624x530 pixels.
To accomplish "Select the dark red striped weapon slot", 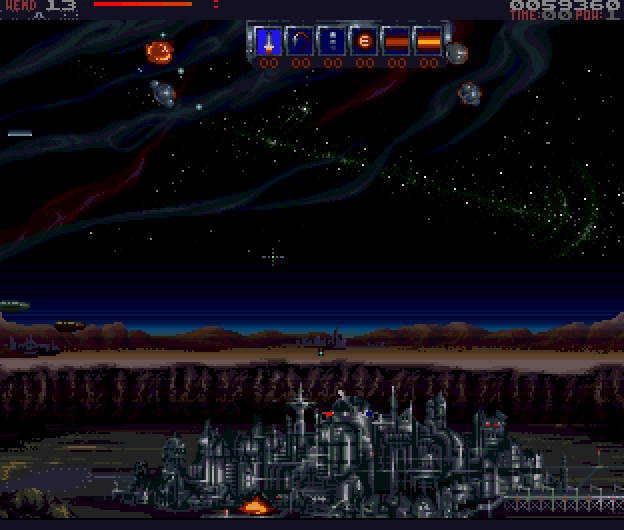I will click(x=396, y=42).
